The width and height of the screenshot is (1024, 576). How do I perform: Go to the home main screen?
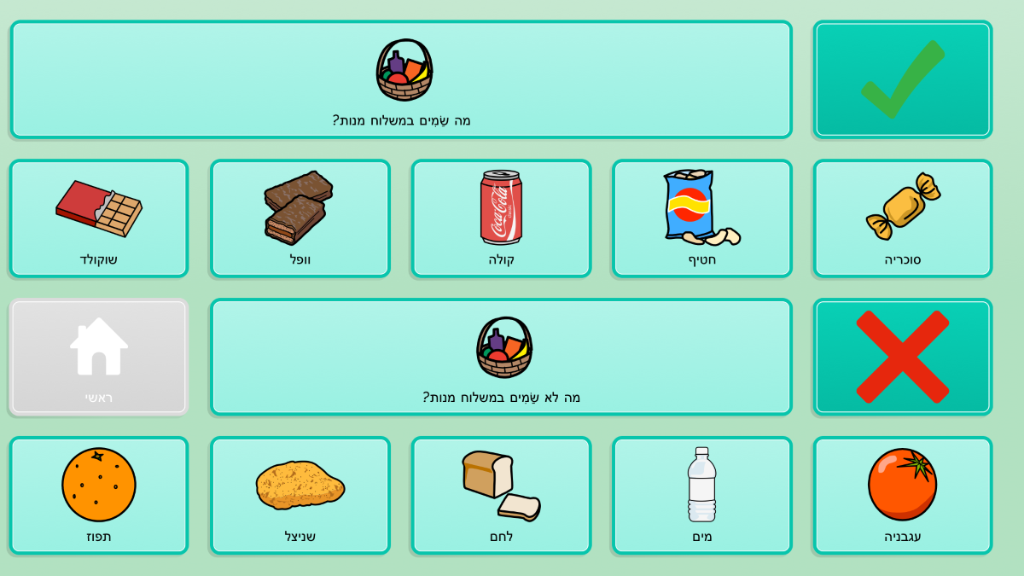(x=99, y=356)
